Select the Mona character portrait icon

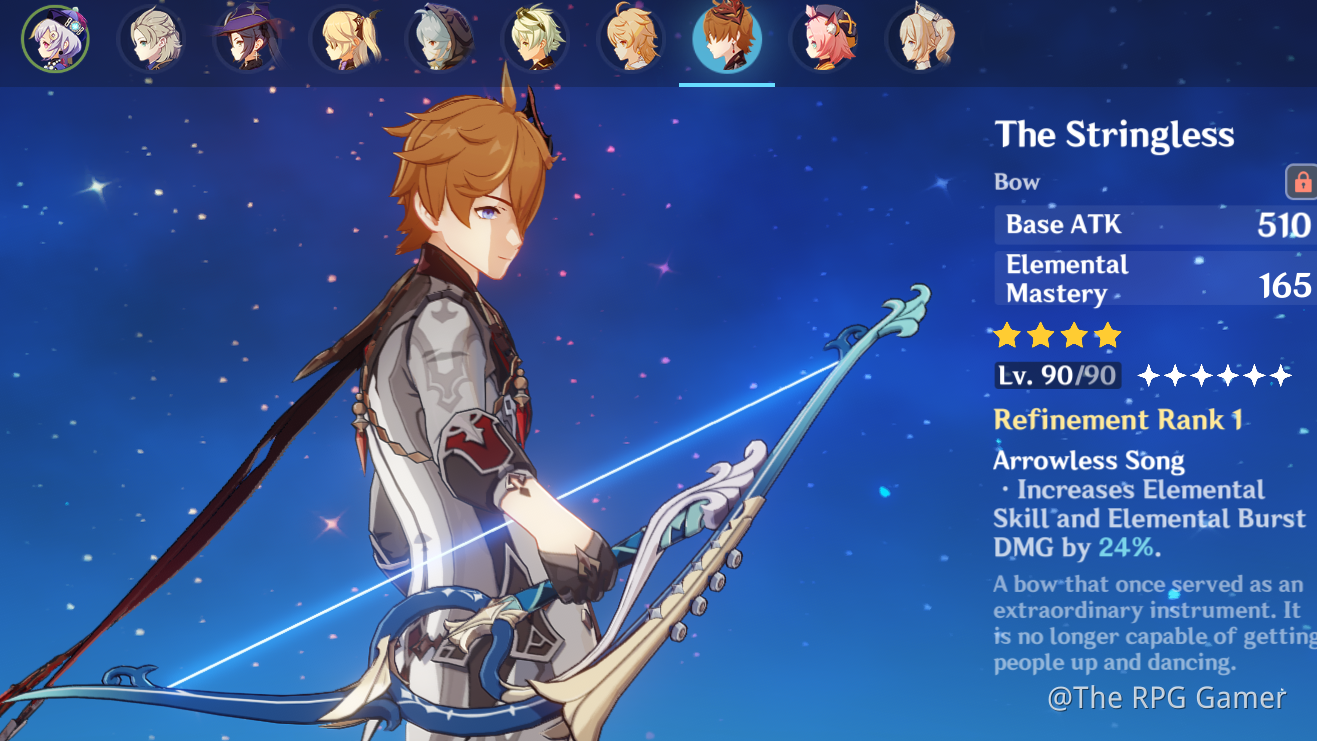tap(250, 40)
